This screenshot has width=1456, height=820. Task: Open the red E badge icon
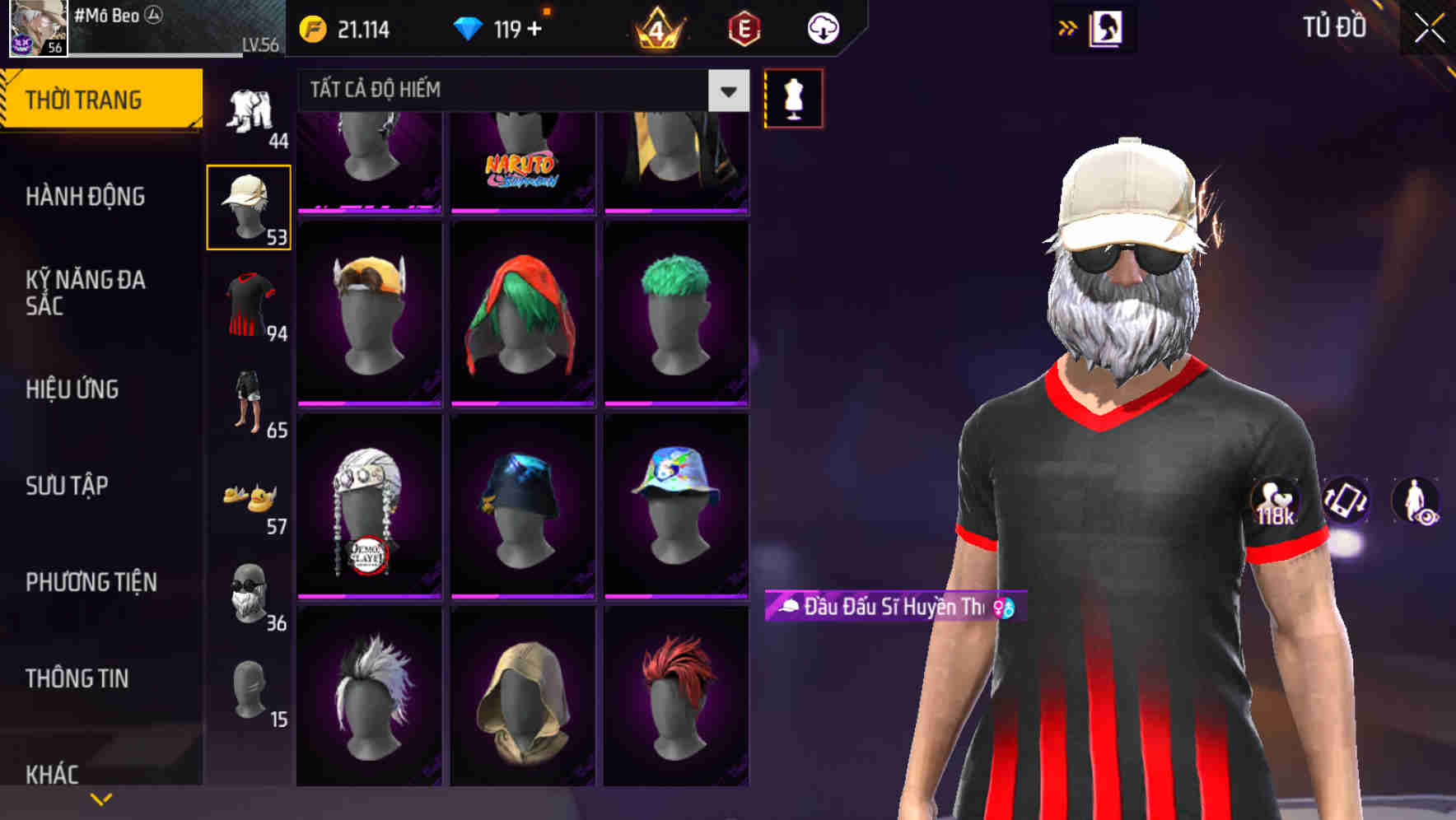tap(743, 26)
